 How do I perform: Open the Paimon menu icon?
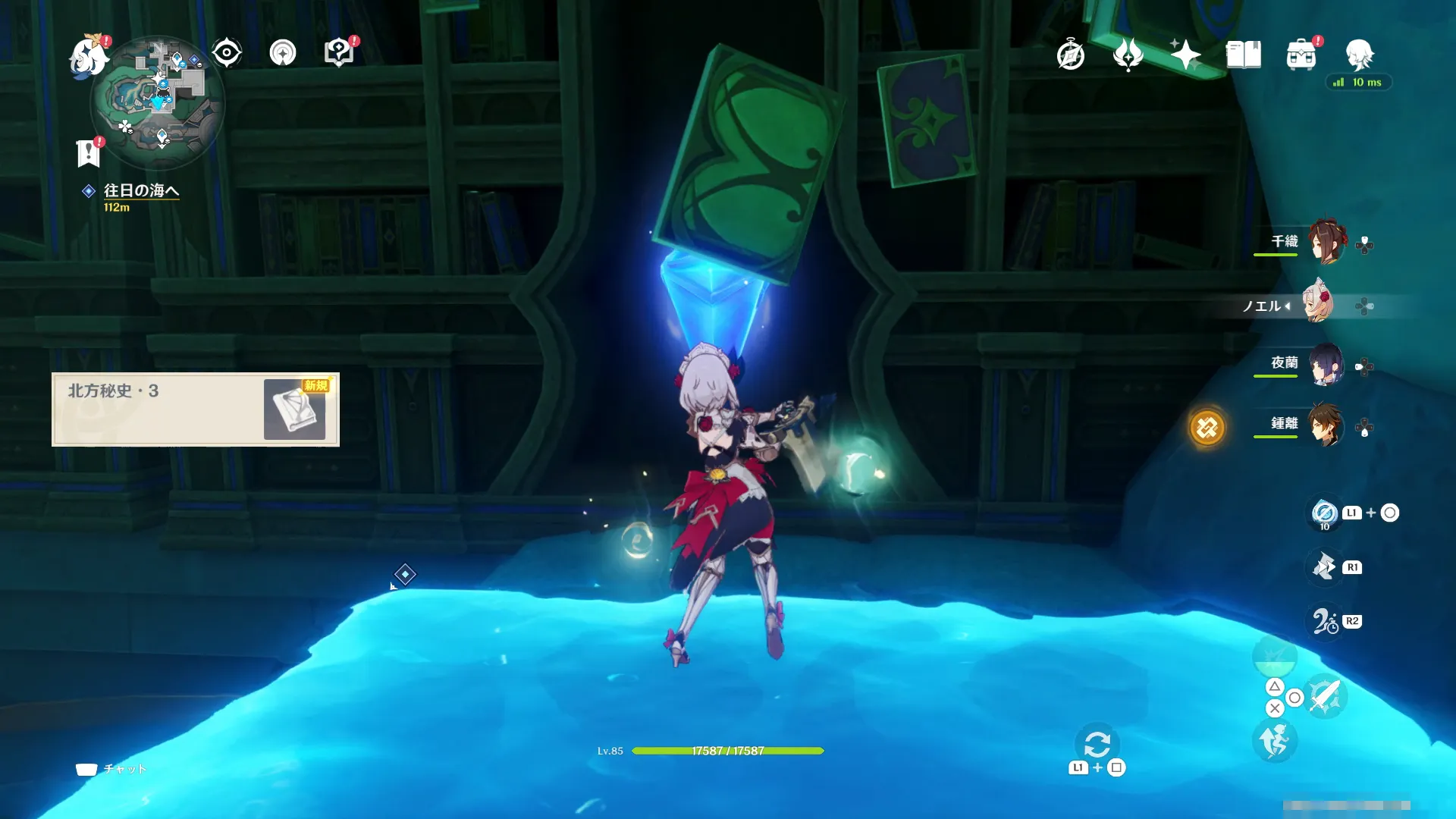88,57
